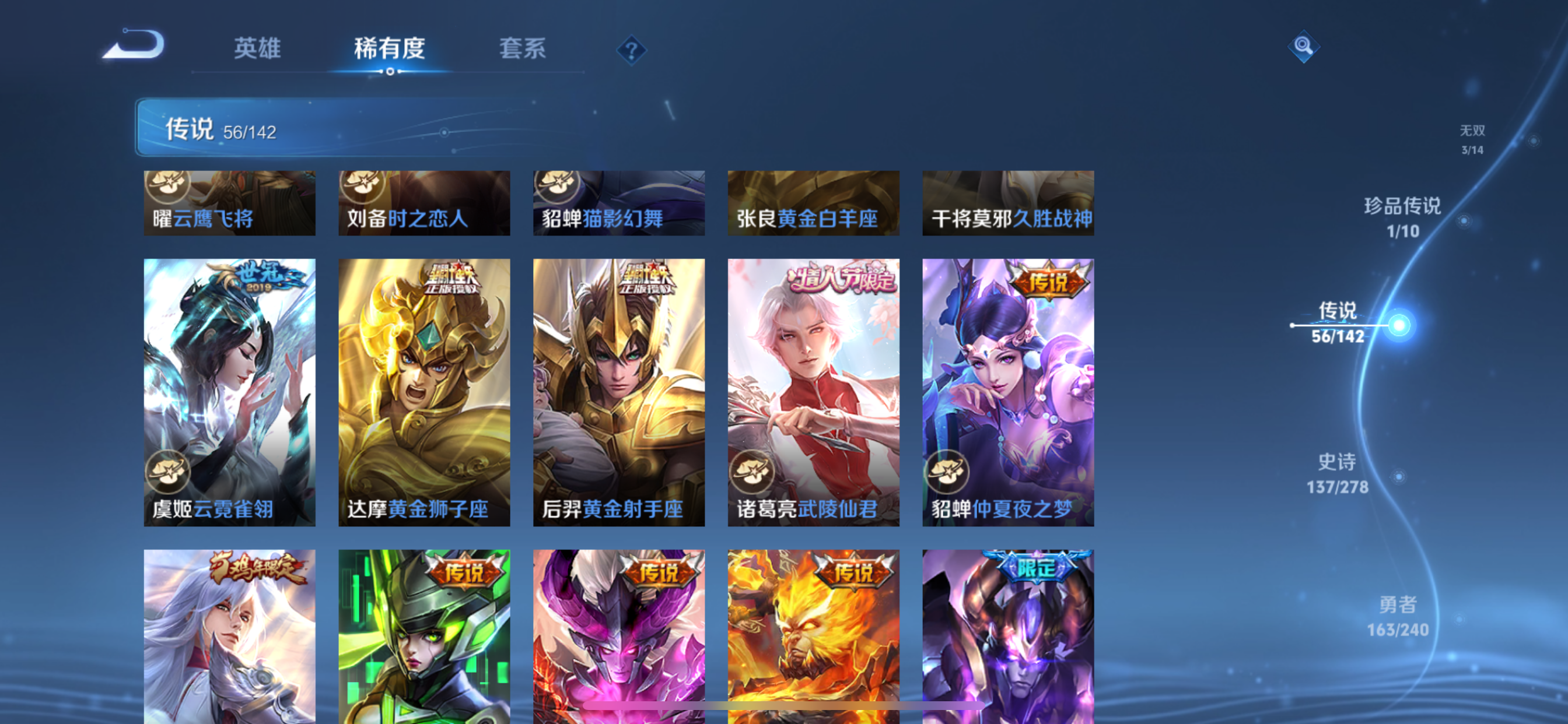The image size is (1568, 724).
Task: Switch to the 英雄 tab
Action: click(x=257, y=48)
